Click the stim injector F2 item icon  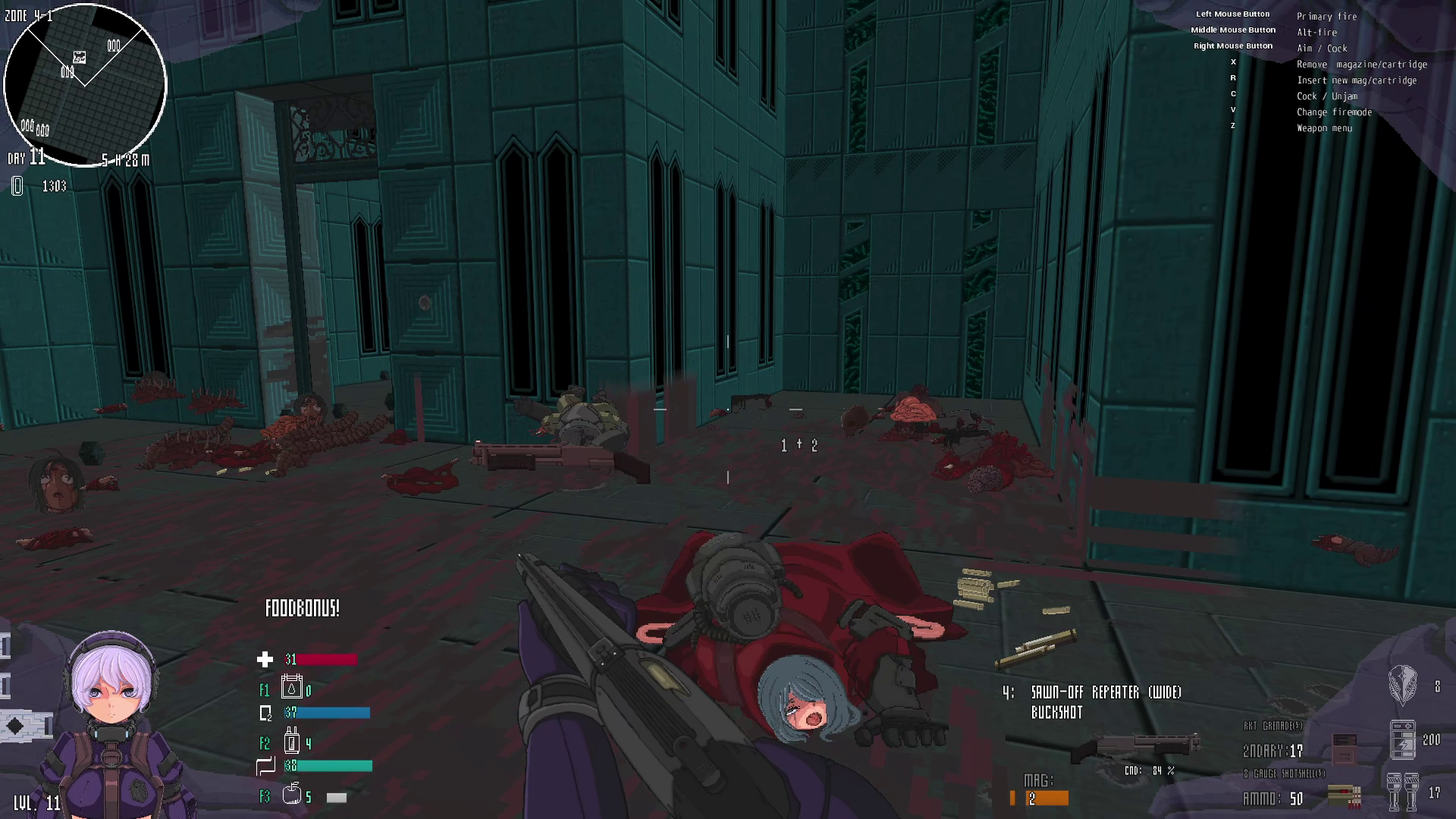[x=290, y=742]
